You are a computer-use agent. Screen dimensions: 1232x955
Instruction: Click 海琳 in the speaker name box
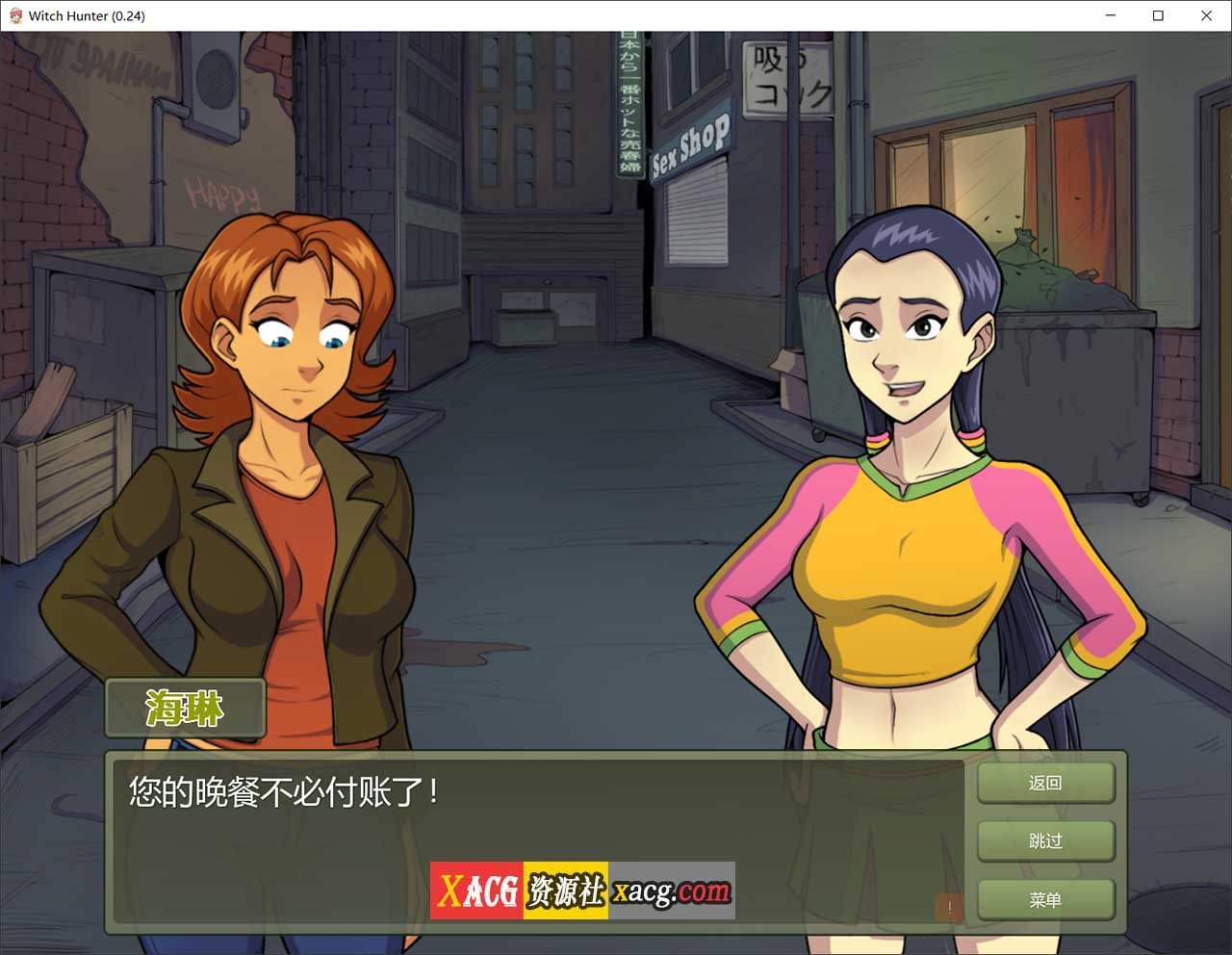point(184,708)
